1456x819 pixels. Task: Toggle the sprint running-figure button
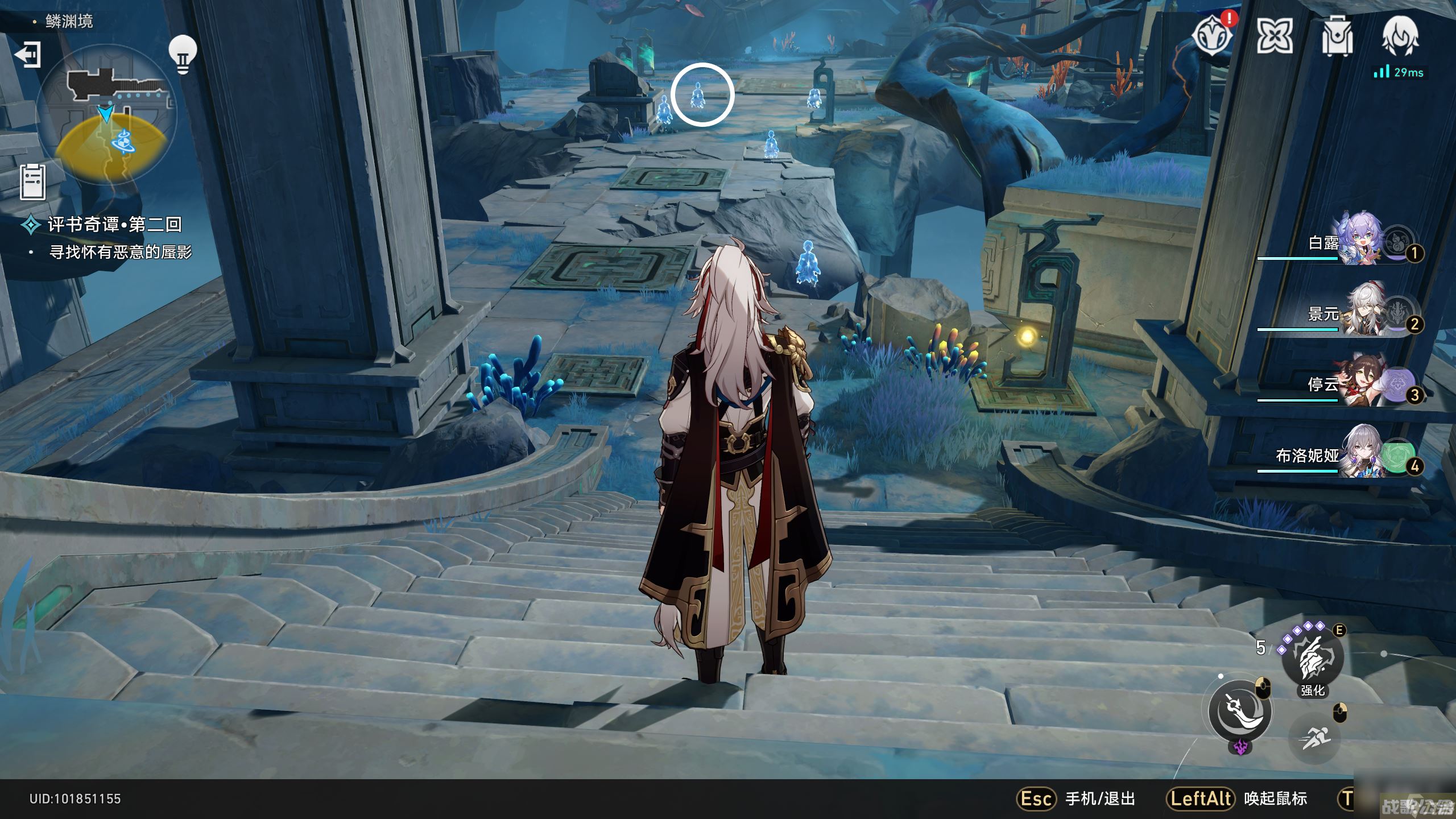1314,738
